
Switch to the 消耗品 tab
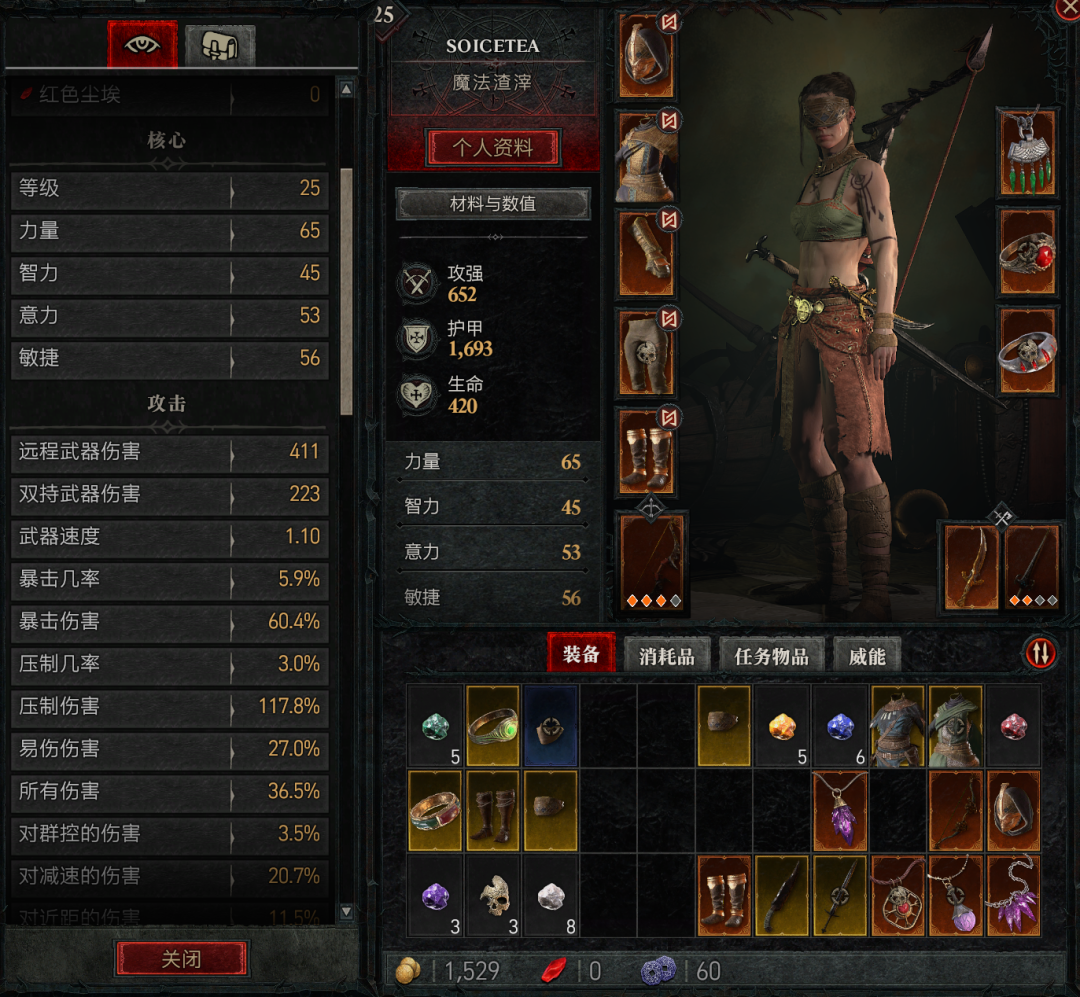tap(666, 655)
